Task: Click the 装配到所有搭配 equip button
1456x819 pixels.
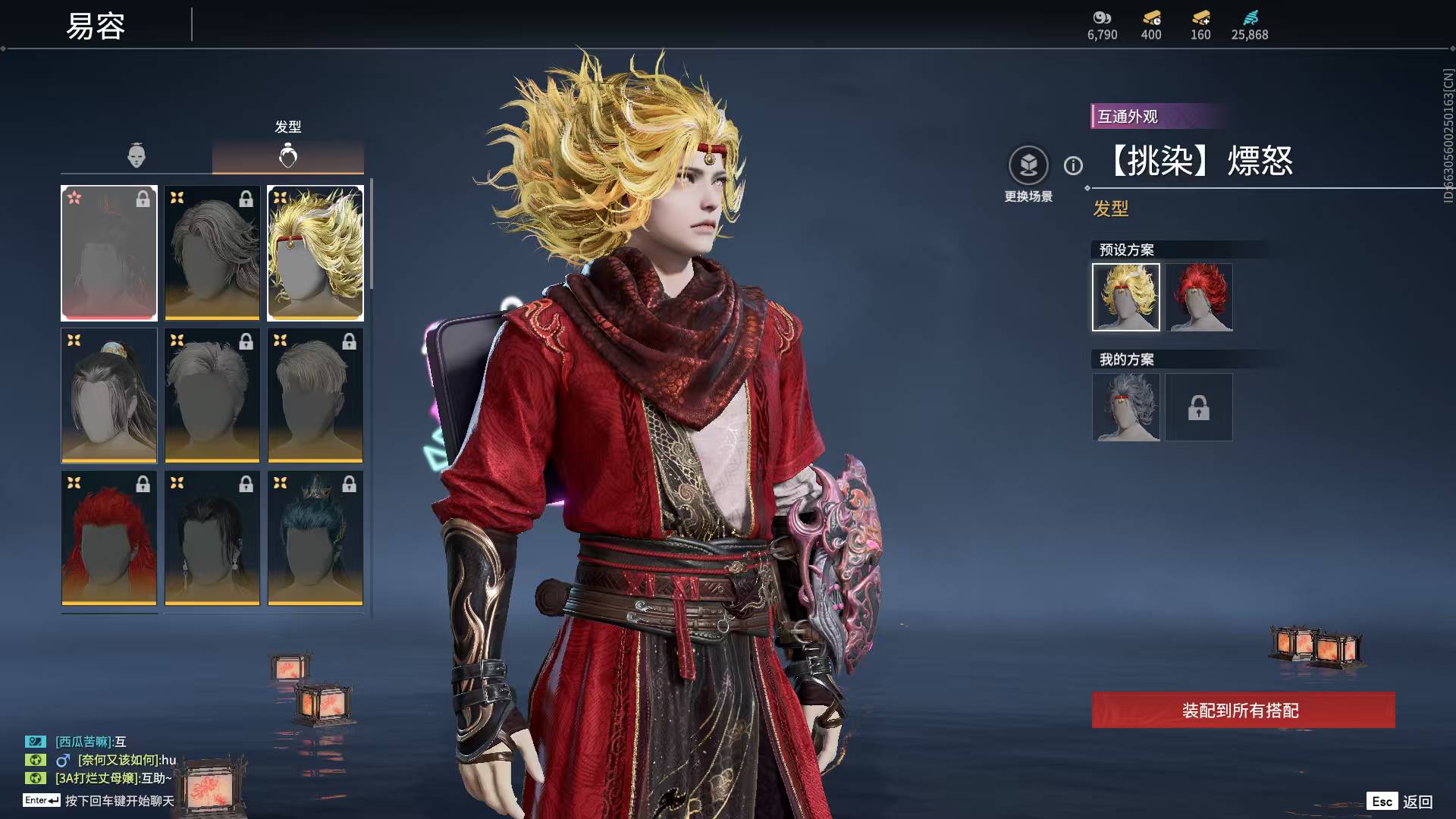Action: click(x=1243, y=710)
